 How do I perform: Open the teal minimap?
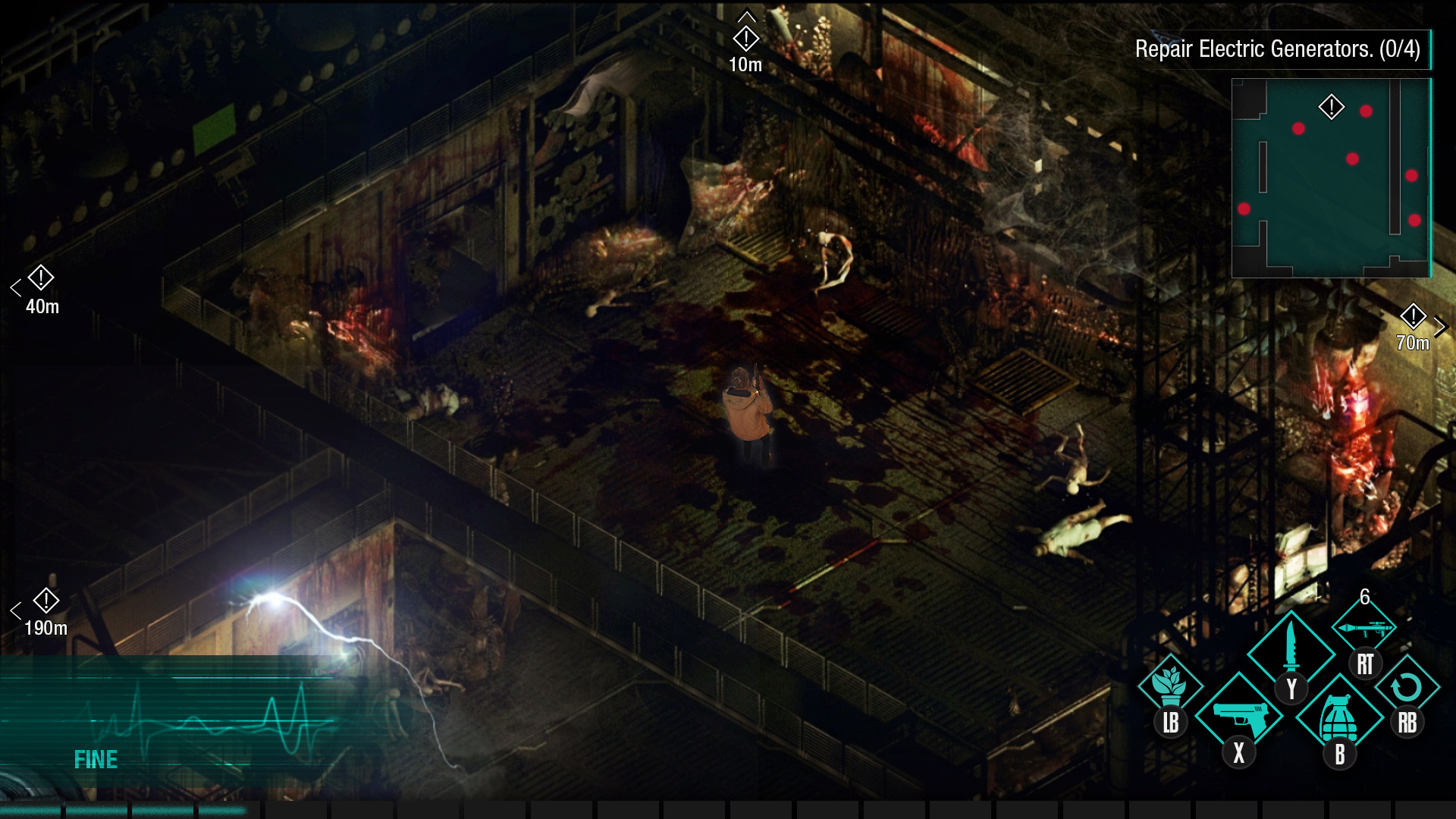(1331, 178)
